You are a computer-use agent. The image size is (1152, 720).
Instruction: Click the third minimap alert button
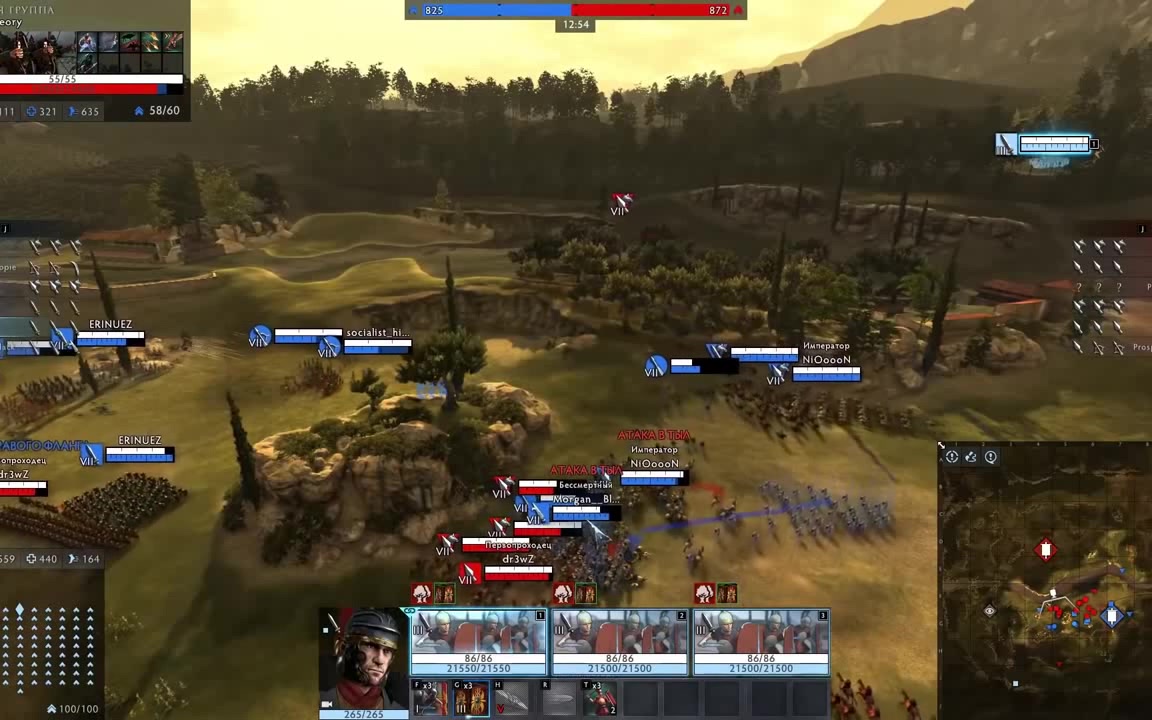click(x=991, y=457)
